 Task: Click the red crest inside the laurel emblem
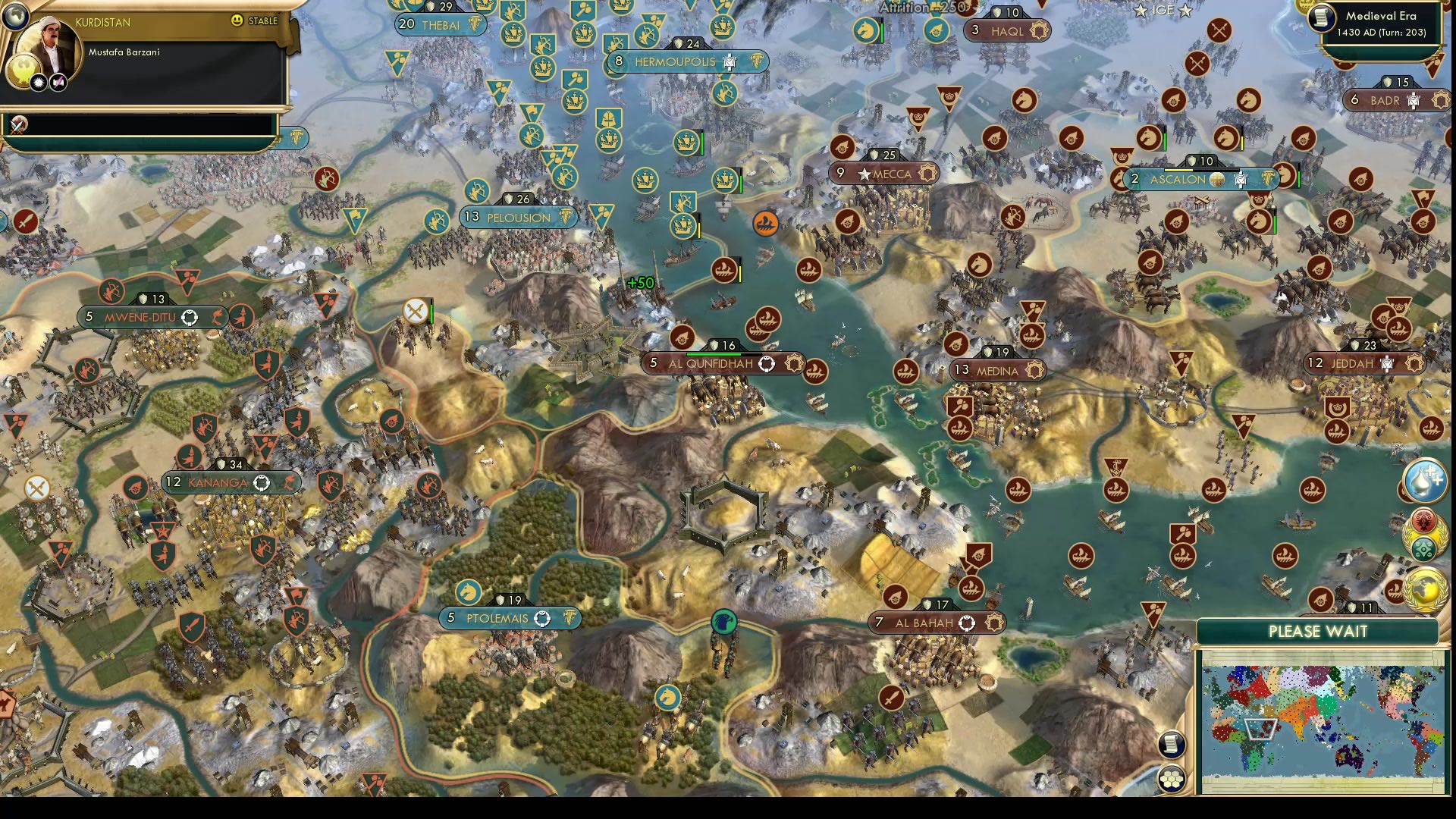click(x=1423, y=520)
